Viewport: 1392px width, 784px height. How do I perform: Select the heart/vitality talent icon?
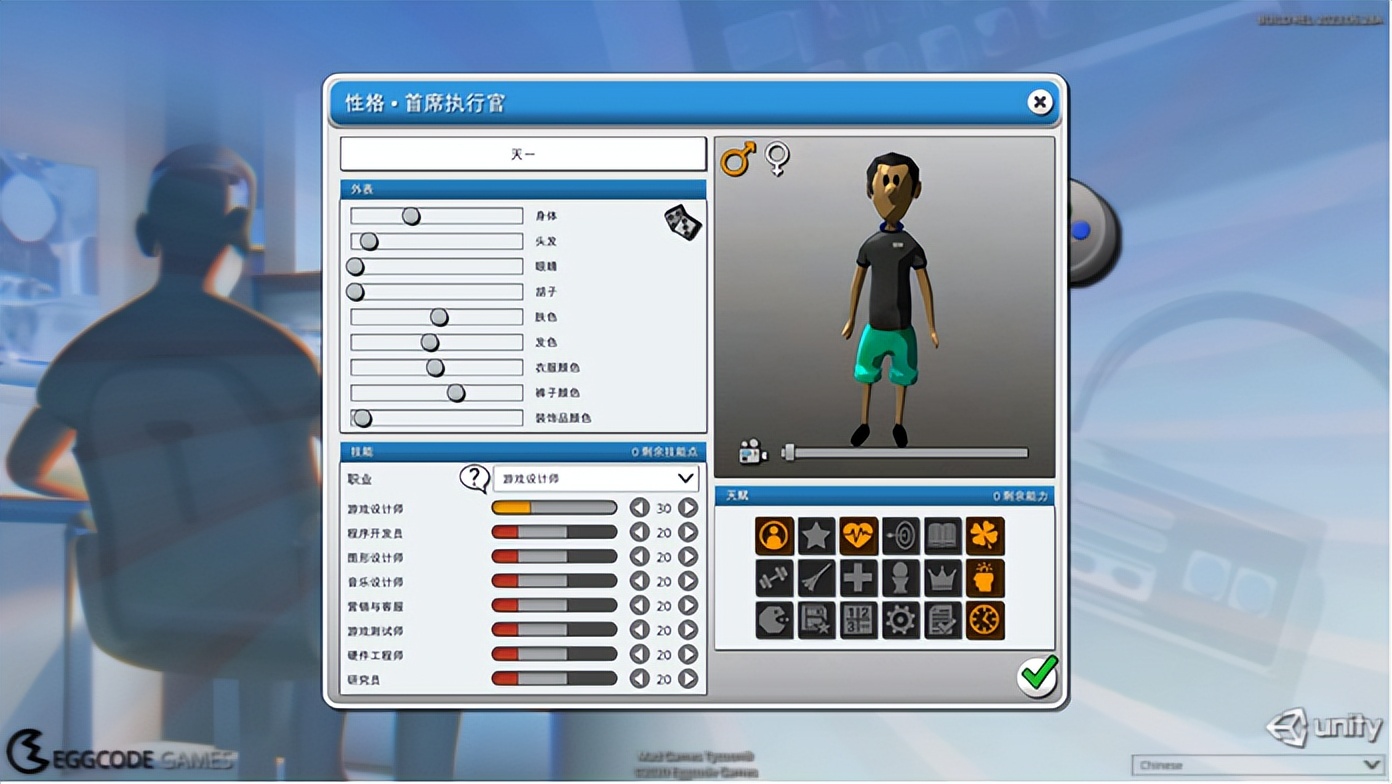pos(859,536)
